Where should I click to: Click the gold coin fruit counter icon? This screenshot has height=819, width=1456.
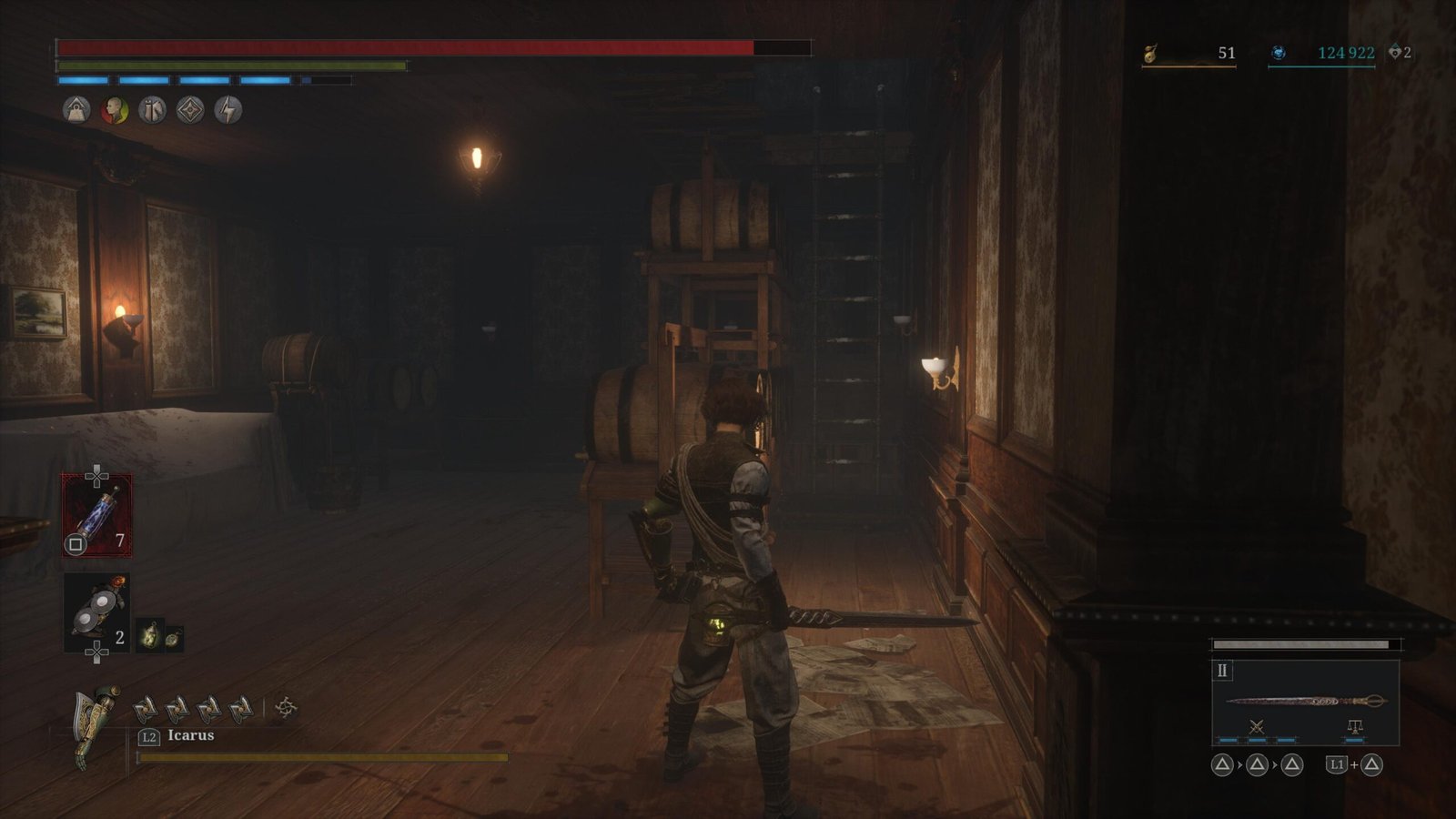click(x=1151, y=54)
